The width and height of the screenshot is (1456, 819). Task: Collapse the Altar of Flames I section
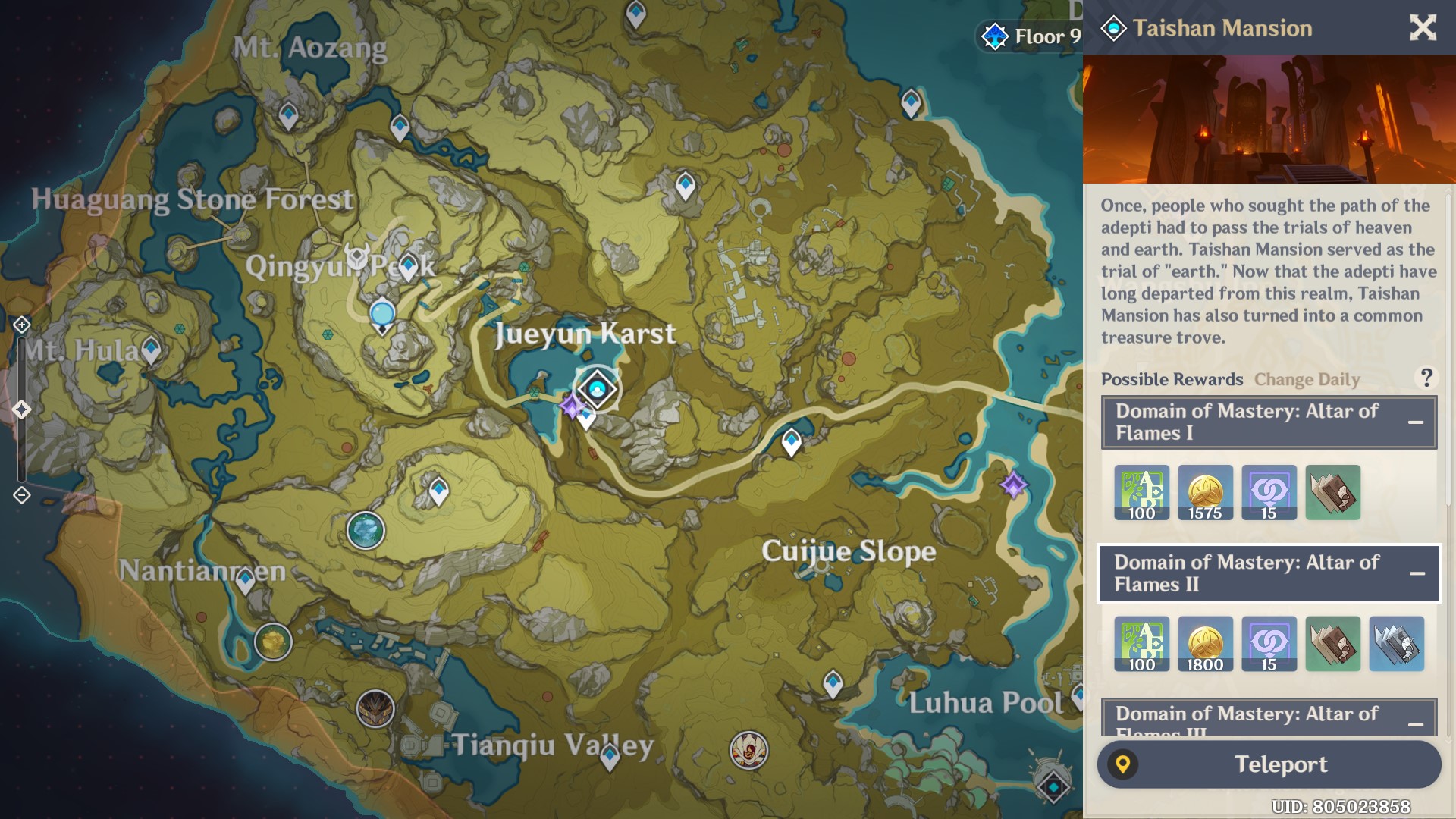click(1415, 422)
